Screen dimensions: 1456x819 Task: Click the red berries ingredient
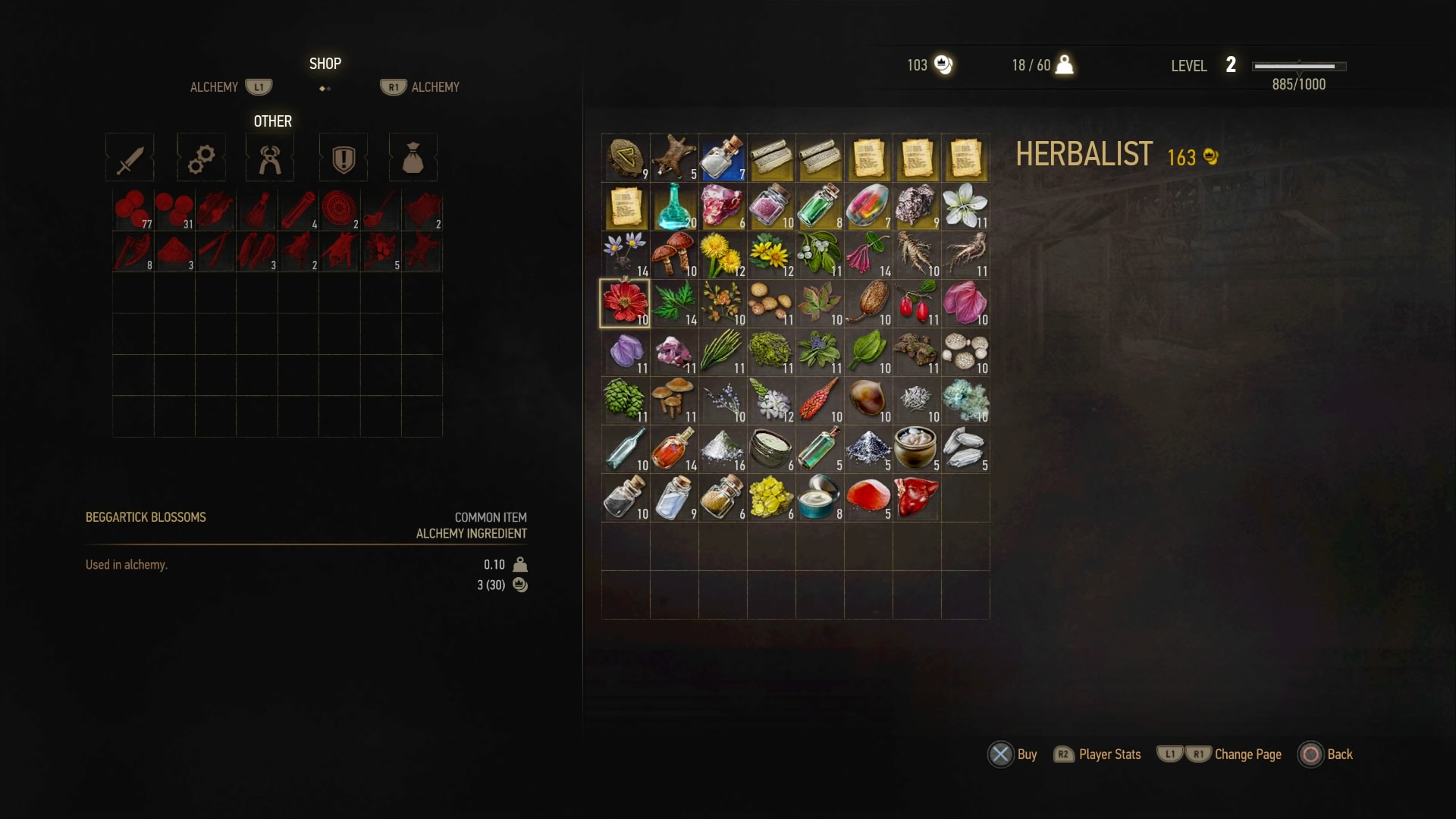pos(917,303)
